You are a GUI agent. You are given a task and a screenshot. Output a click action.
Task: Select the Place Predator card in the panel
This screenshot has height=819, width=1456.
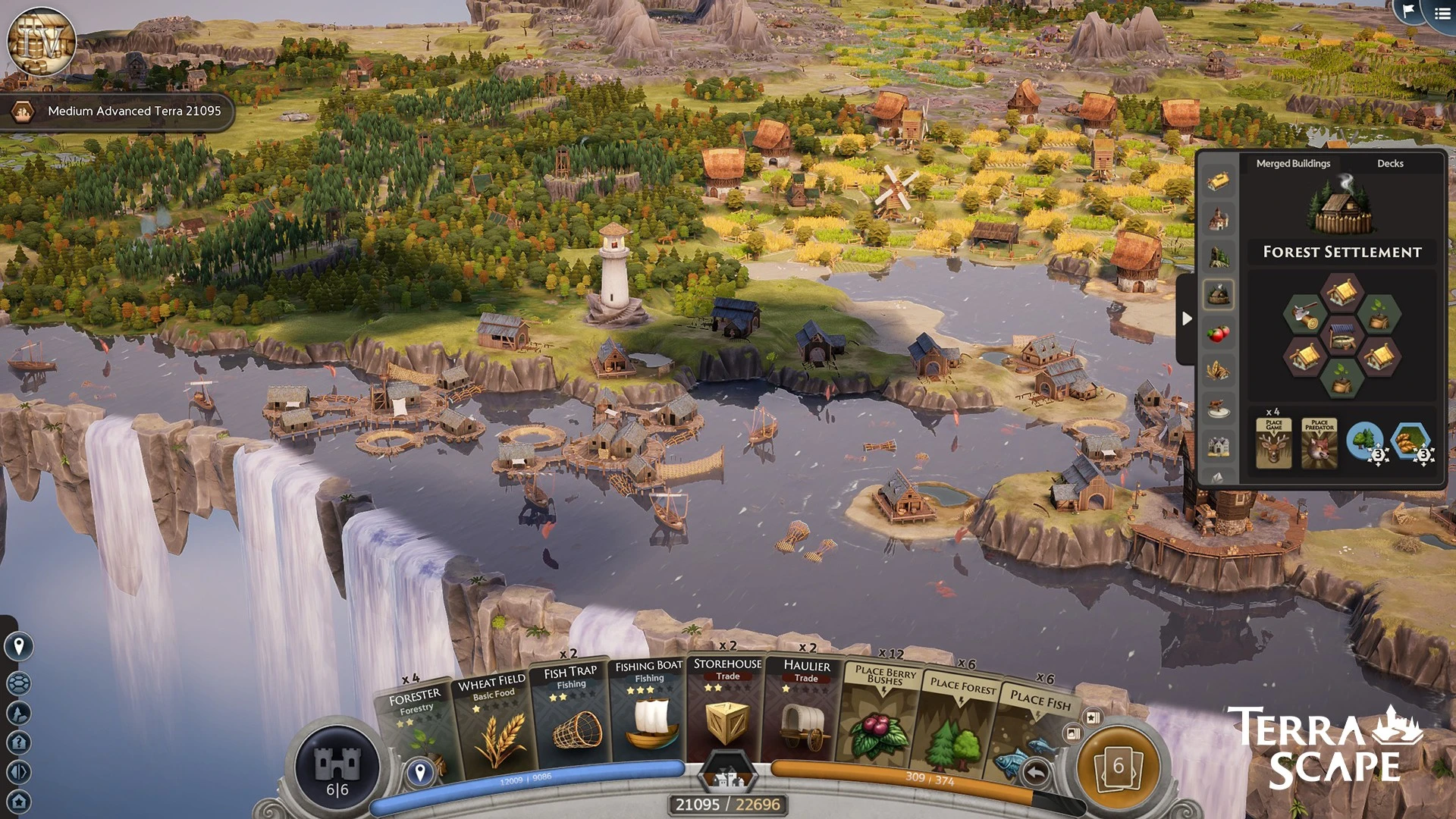click(1319, 443)
